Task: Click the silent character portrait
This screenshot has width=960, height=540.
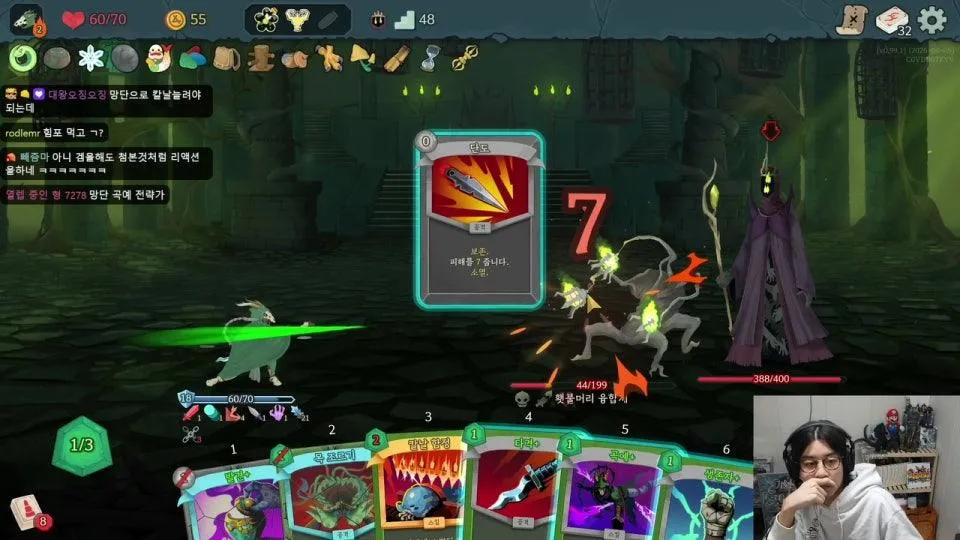Action: (x=26, y=19)
